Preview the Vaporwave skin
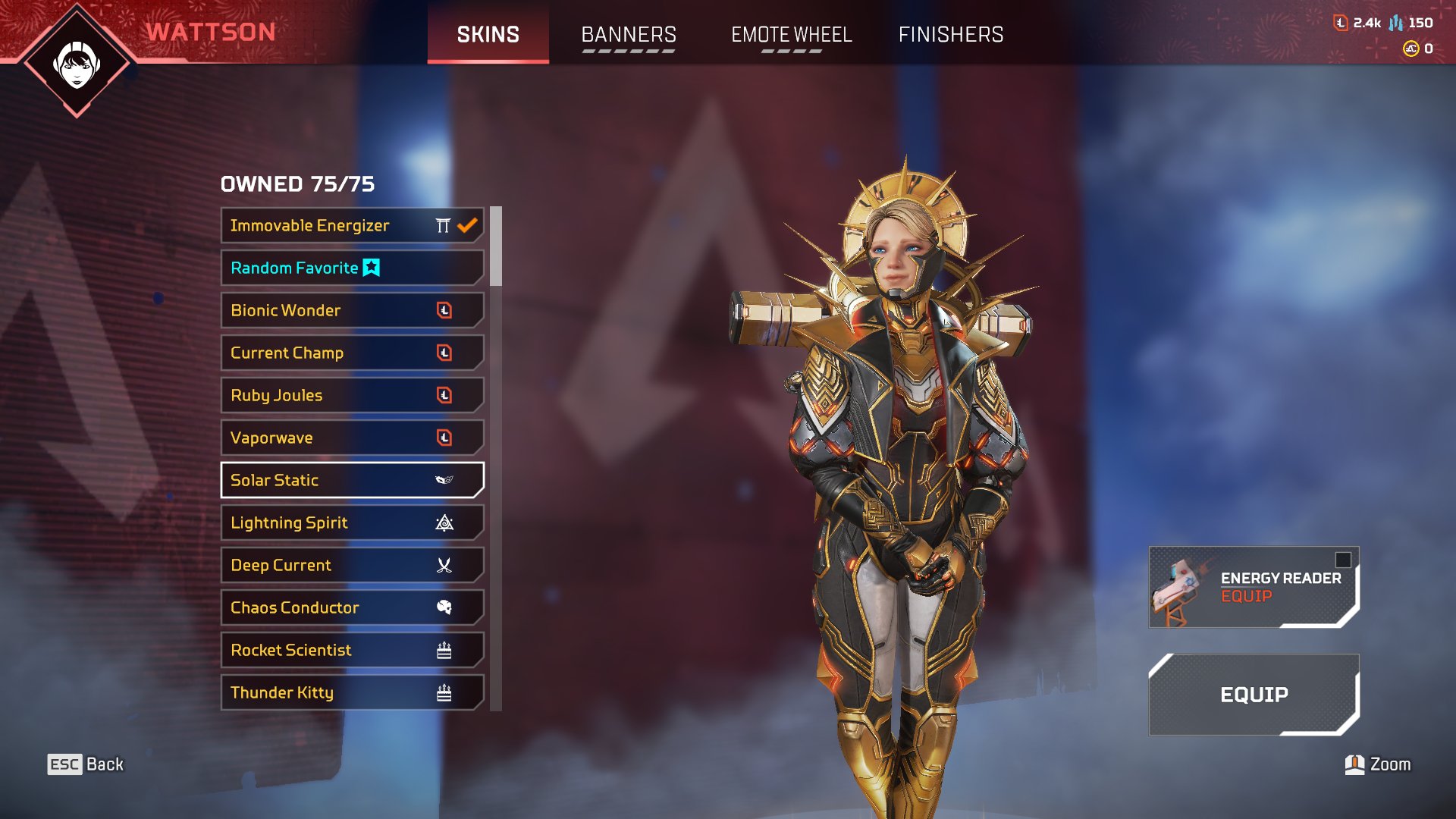 [352, 438]
